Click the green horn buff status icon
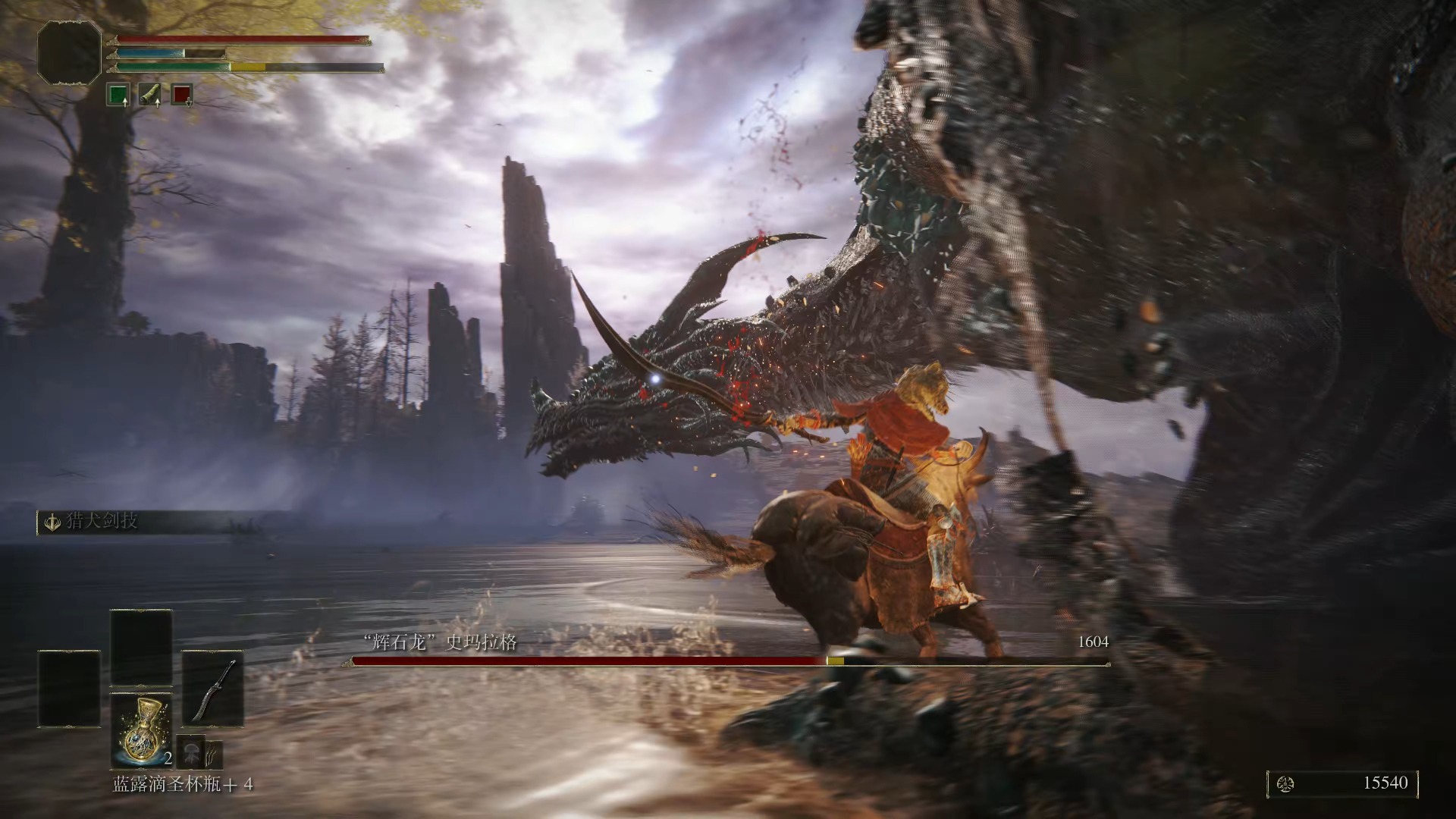 tap(150, 95)
